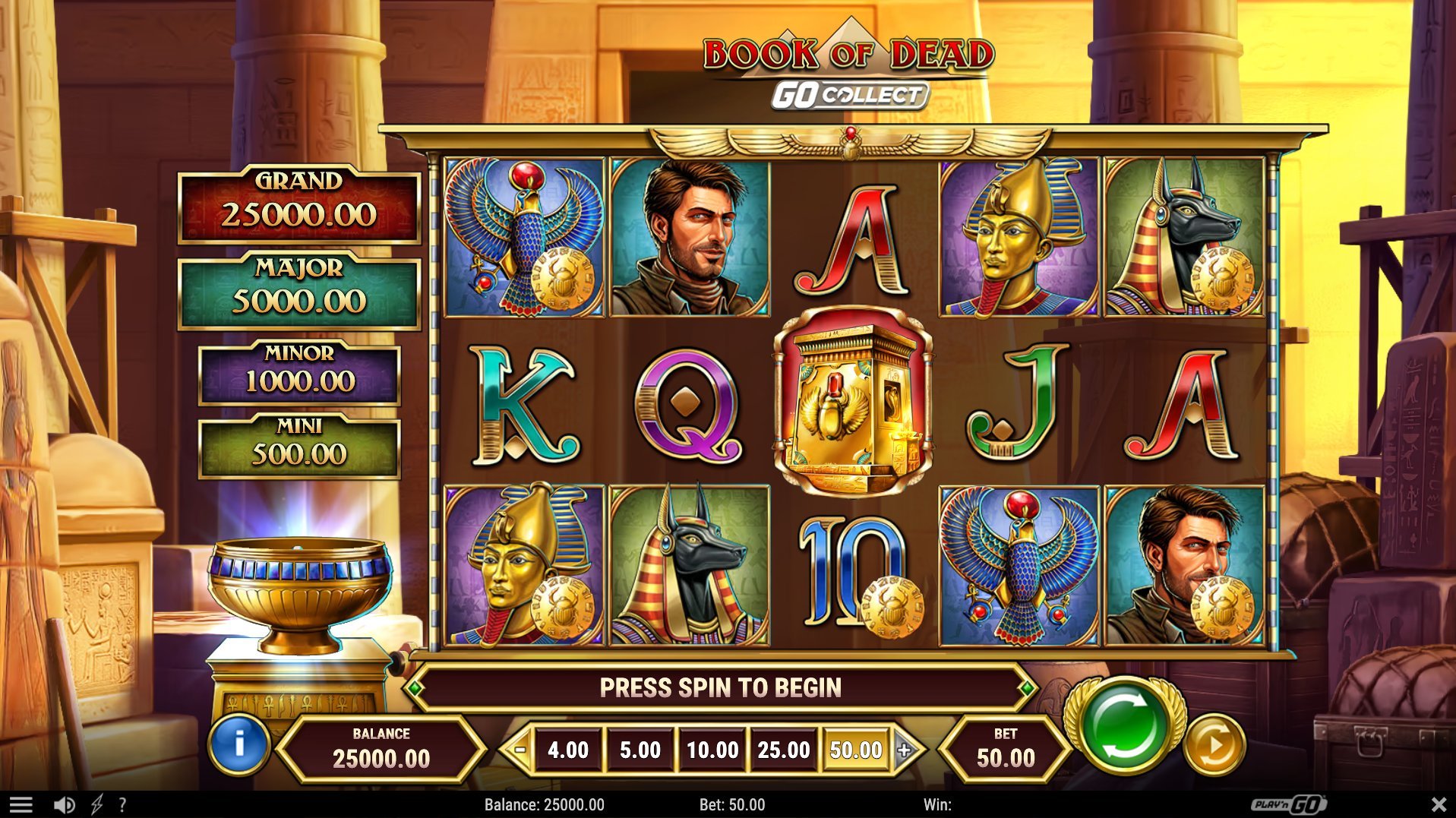Activate the 25.00 bet option

785,750
